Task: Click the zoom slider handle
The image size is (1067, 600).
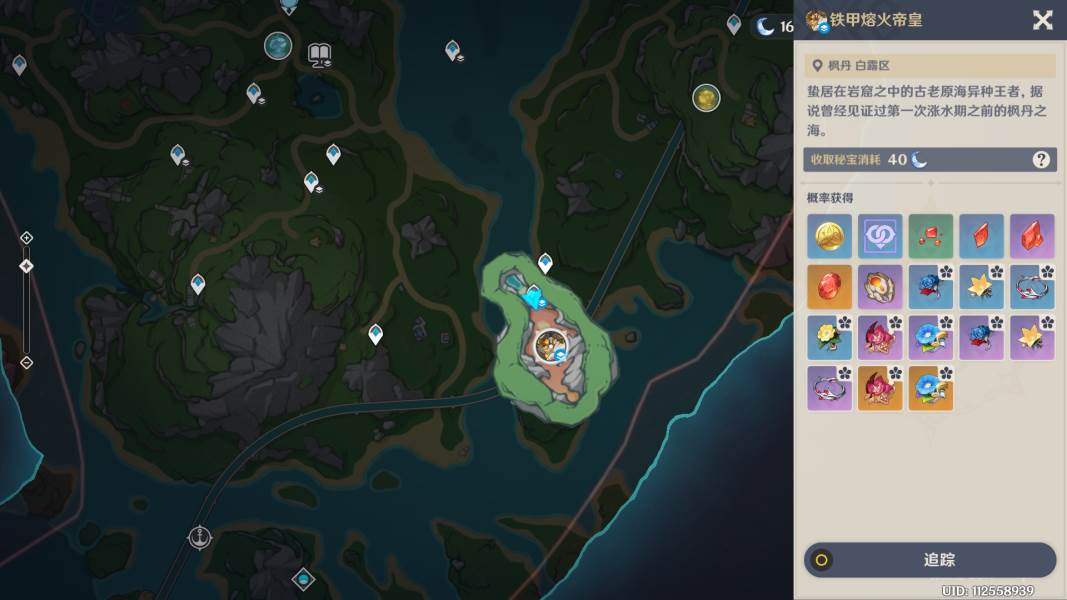Action: [x=26, y=266]
